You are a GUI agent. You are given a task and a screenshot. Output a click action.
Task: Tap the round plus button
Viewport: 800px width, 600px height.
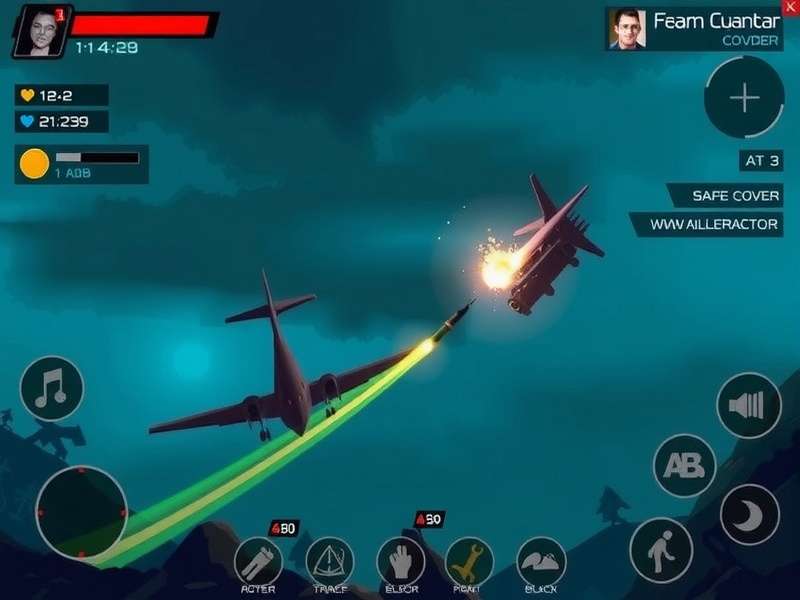(744, 97)
